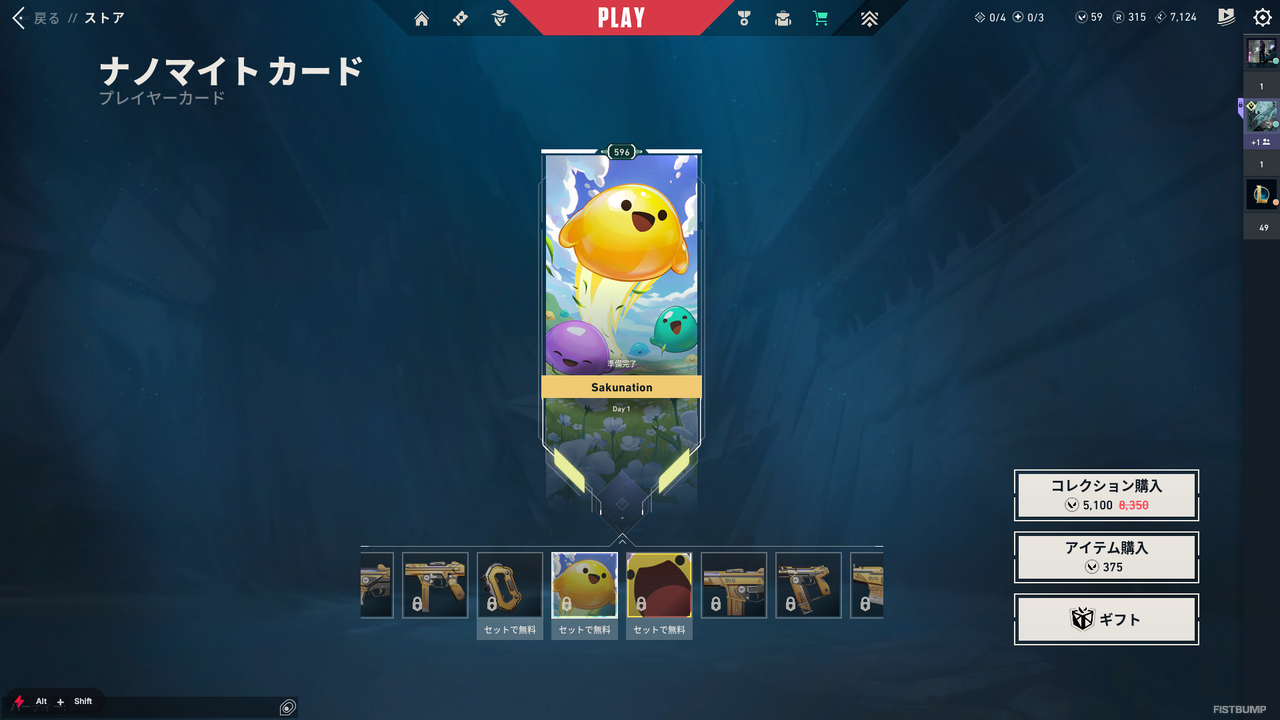Viewport: 1280px width, 720px height.
Task: Open the ギフト gifting option
Action: point(1106,619)
